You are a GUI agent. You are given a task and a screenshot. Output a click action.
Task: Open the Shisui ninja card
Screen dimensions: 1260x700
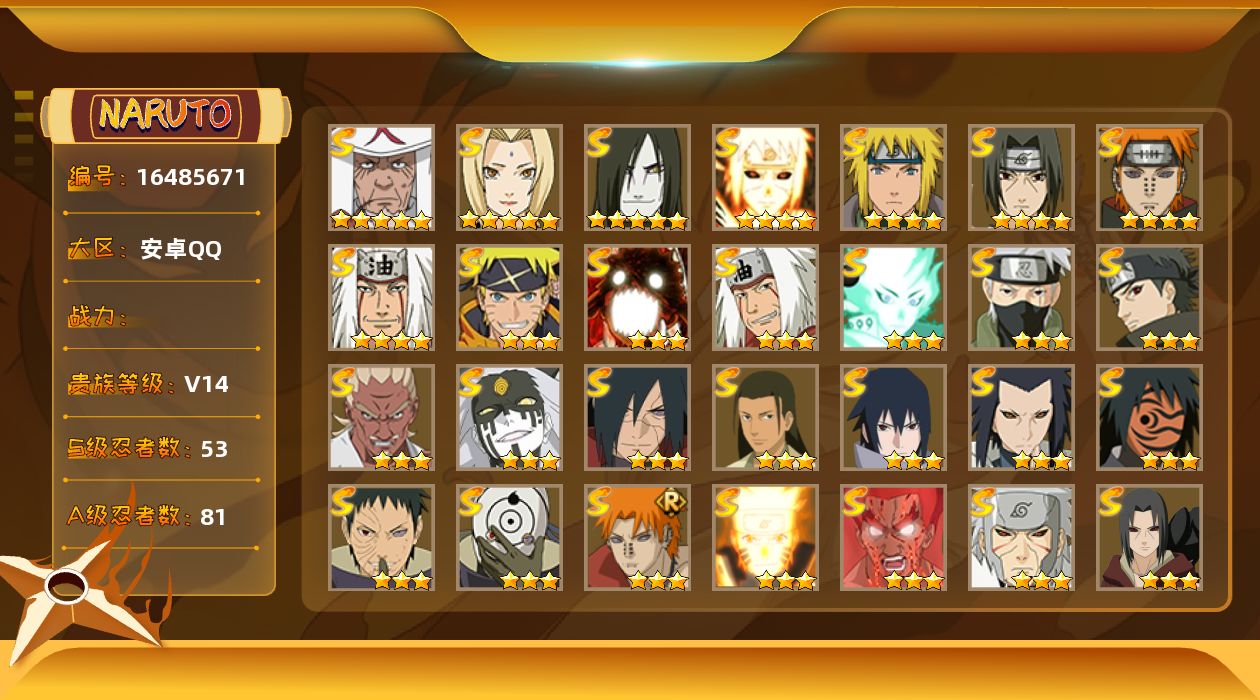point(1149,298)
